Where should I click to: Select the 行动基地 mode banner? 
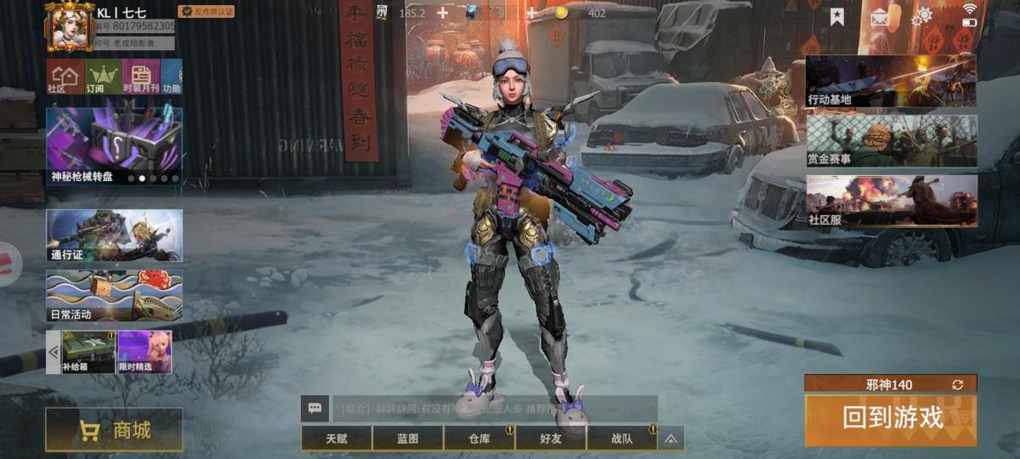[x=891, y=80]
